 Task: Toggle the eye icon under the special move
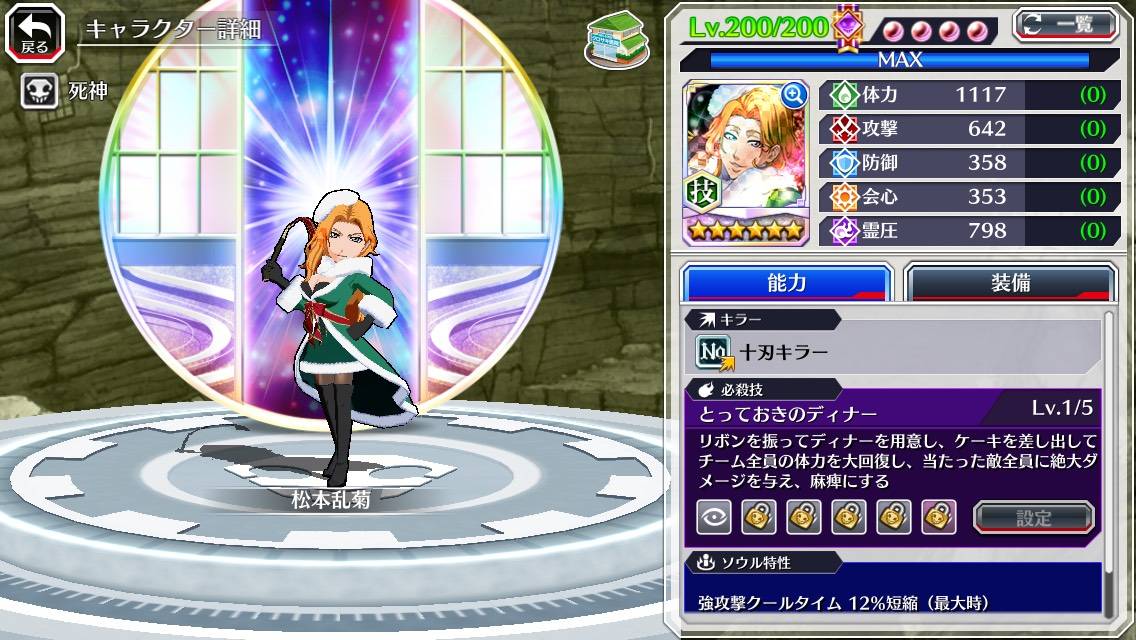click(x=714, y=517)
